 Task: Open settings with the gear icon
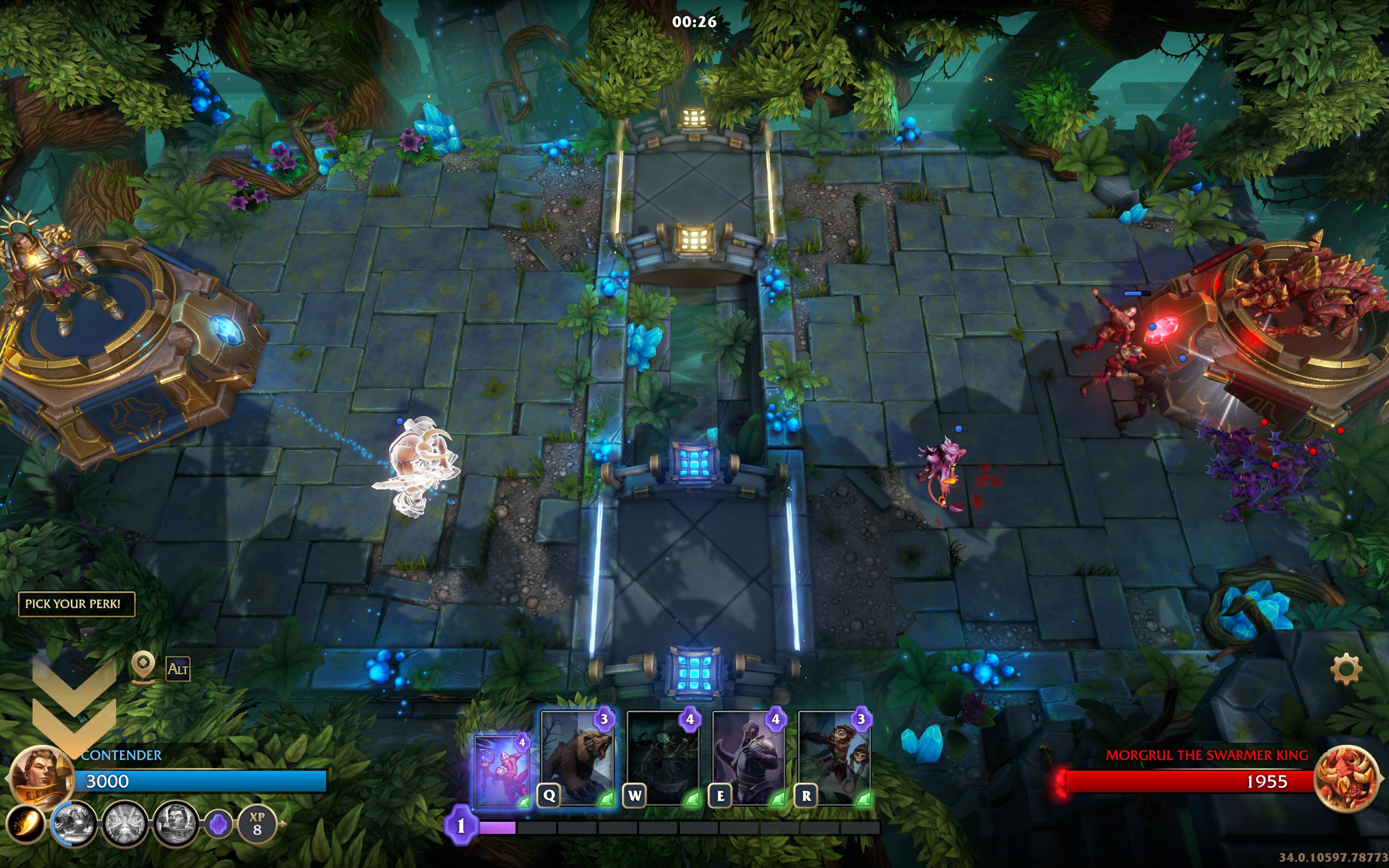point(1346,669)
